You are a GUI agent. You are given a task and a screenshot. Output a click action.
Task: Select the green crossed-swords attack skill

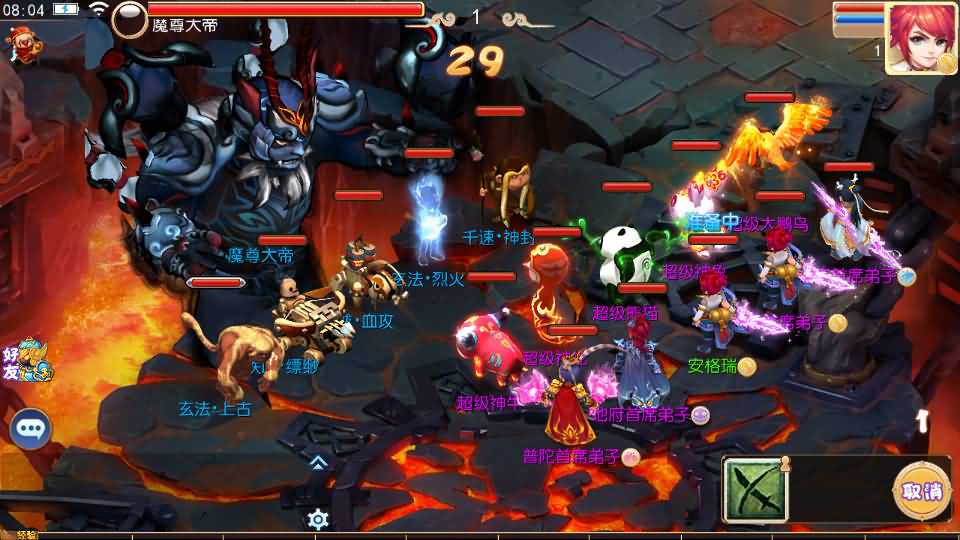pos(755,490)
